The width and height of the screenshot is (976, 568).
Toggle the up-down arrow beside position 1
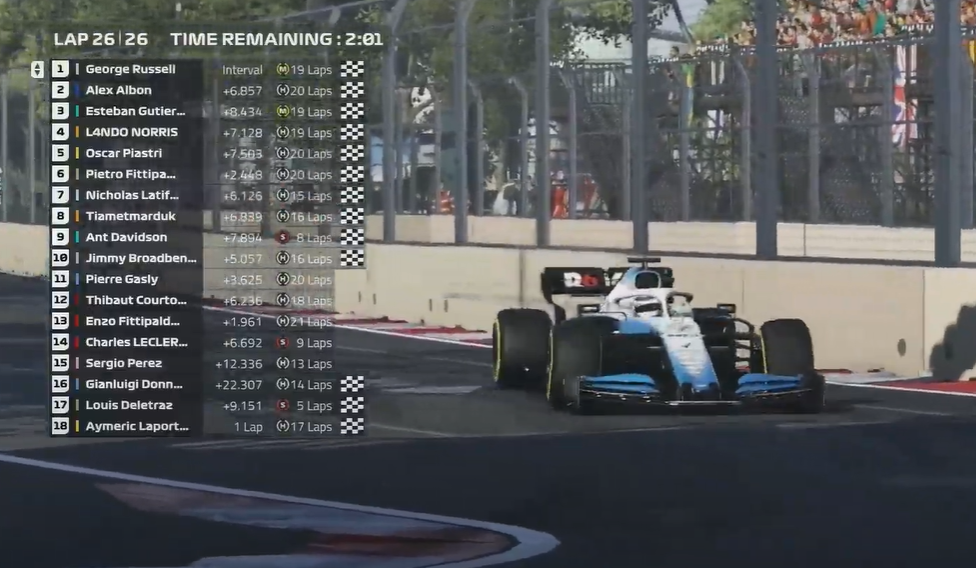(37, 69)
